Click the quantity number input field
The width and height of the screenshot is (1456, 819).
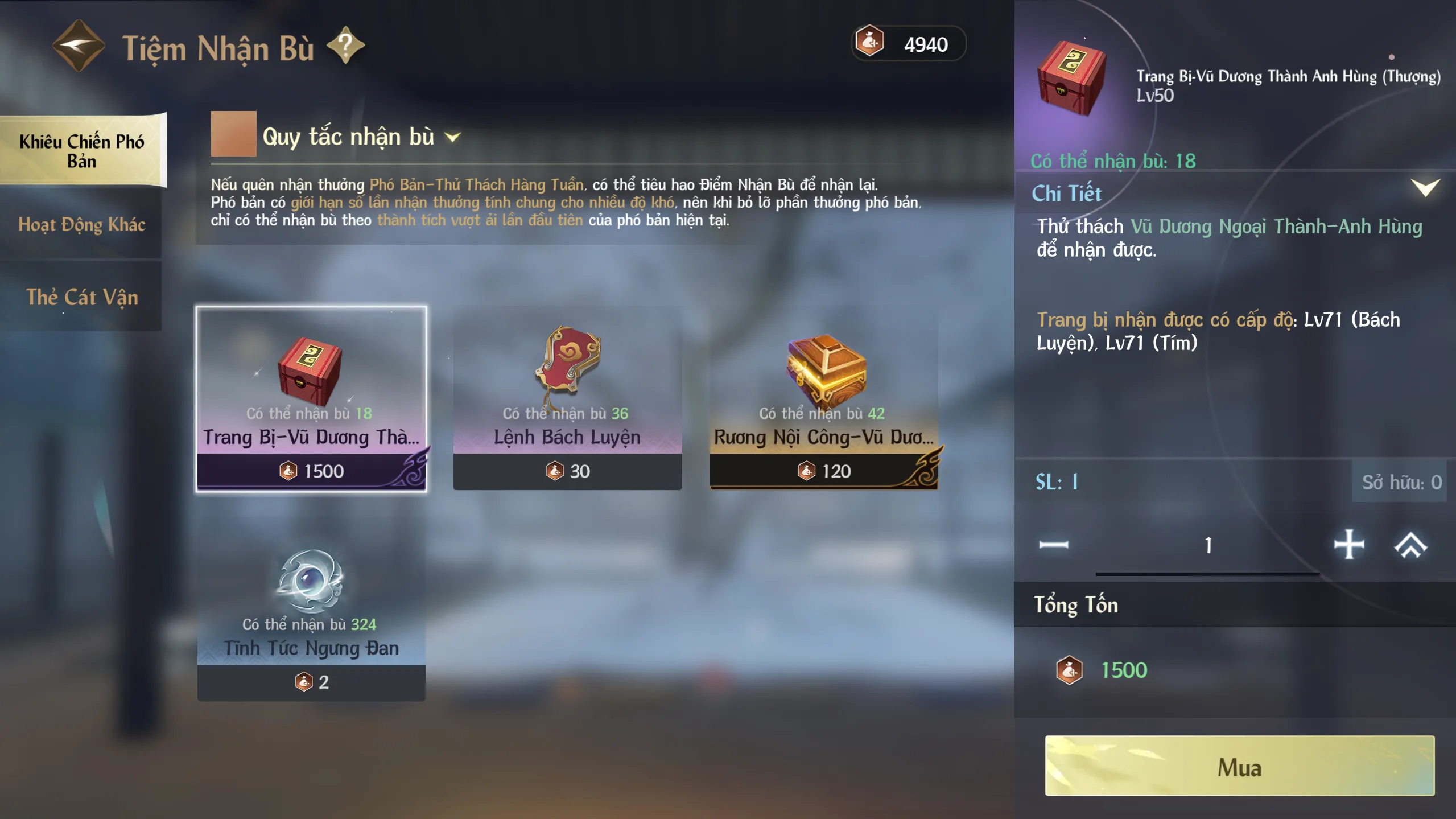1207,545
